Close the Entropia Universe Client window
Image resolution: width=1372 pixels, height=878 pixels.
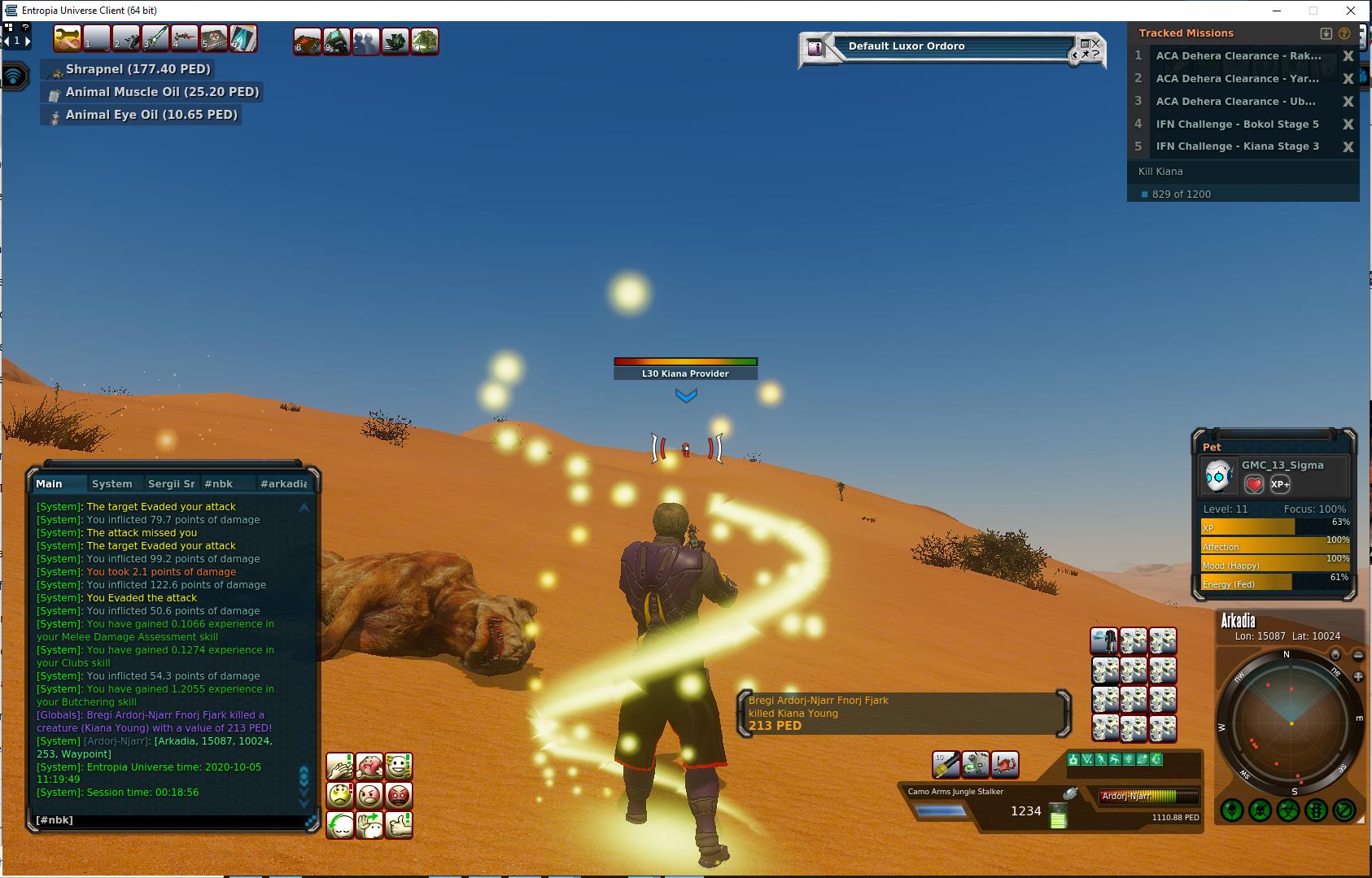pos(1352,11)
